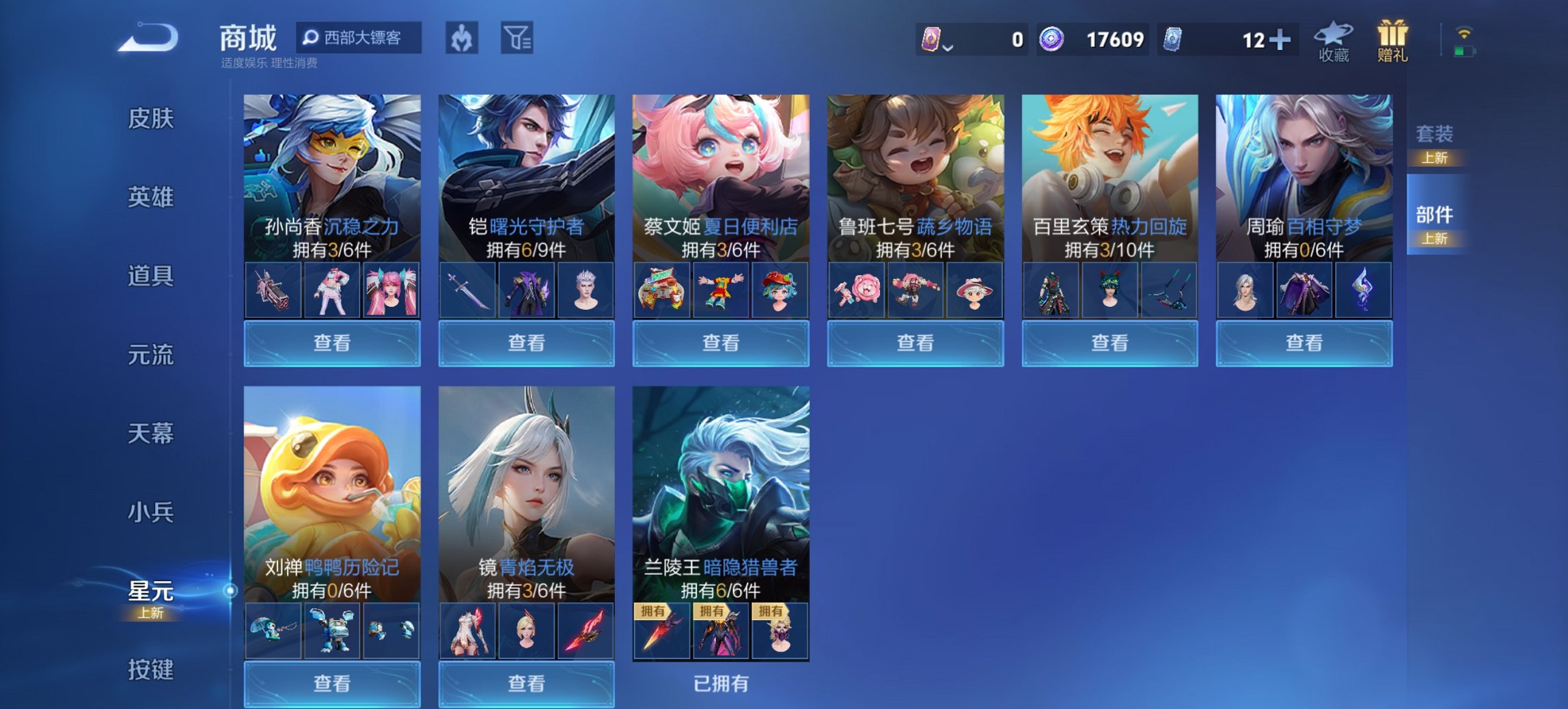Click the hero emblem icon next to search box

pos(460,39)
